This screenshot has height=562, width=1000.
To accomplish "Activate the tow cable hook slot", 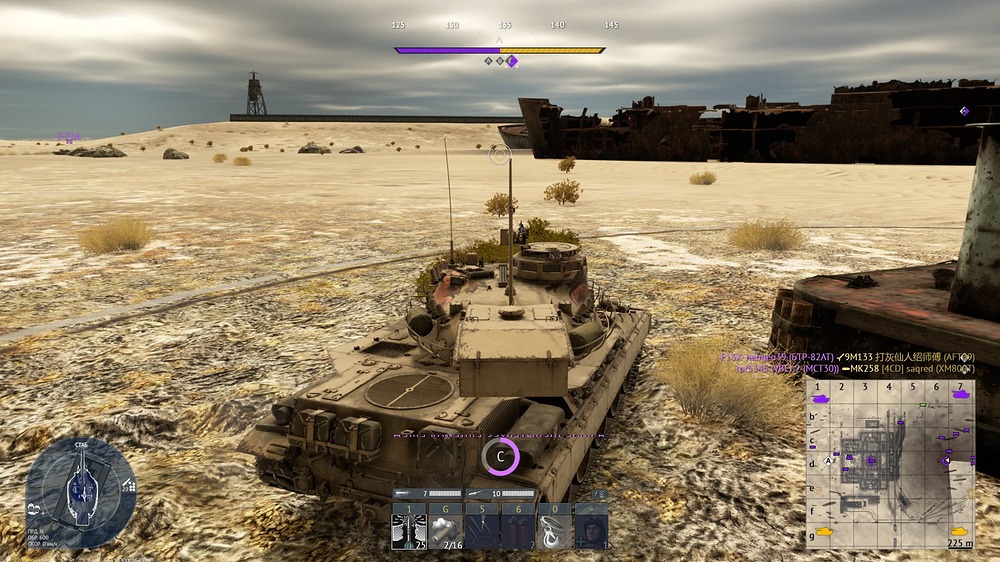I will pyautogui.click(x=554, y=530).
